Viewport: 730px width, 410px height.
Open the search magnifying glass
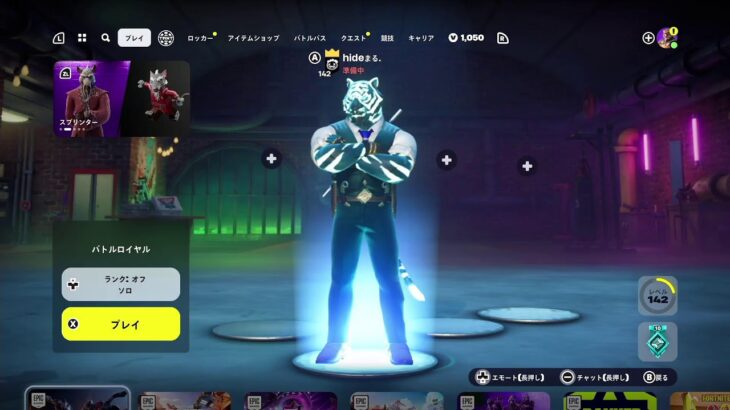click(x=106, y=38)
